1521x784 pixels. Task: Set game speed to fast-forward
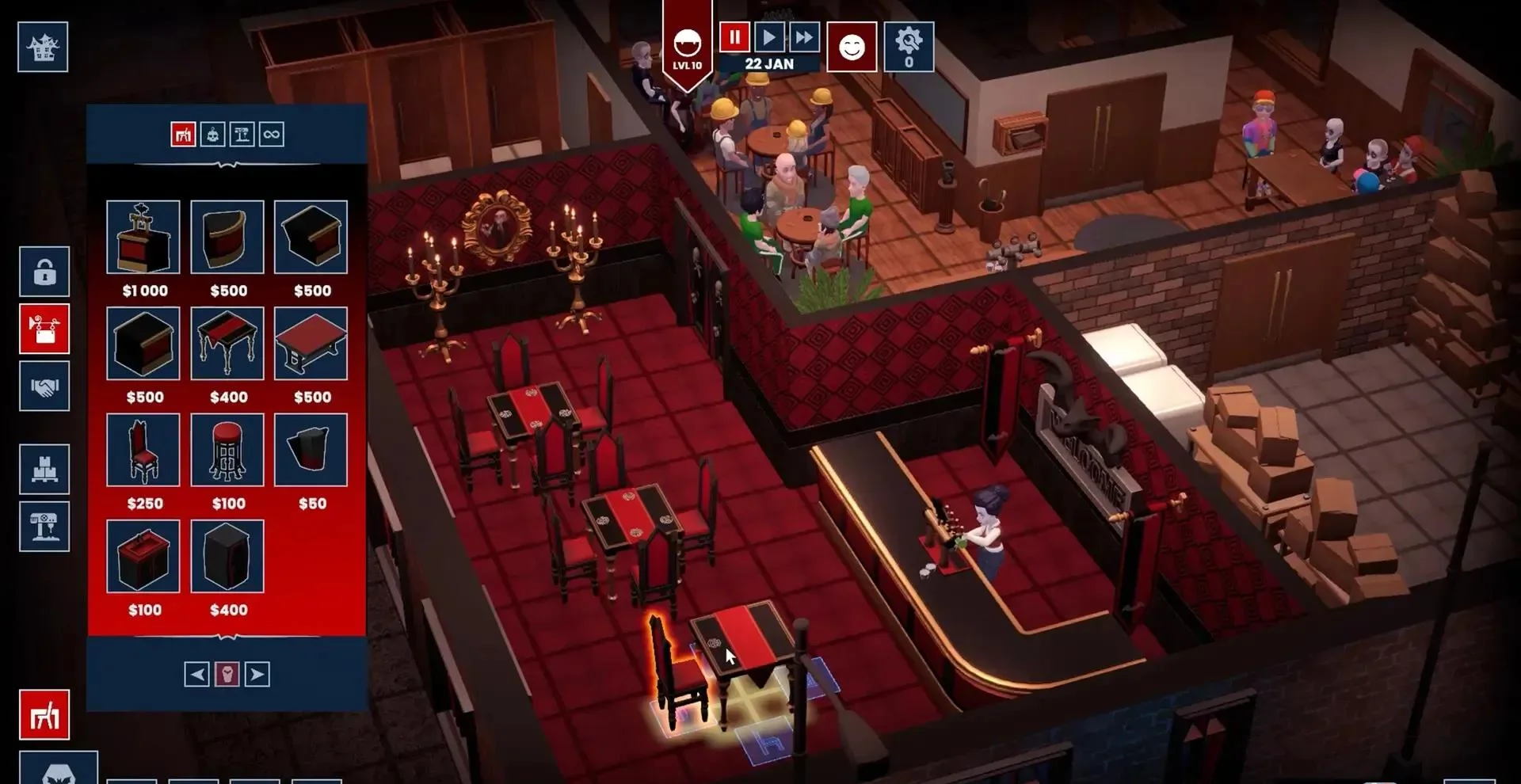tap(803, 37)
